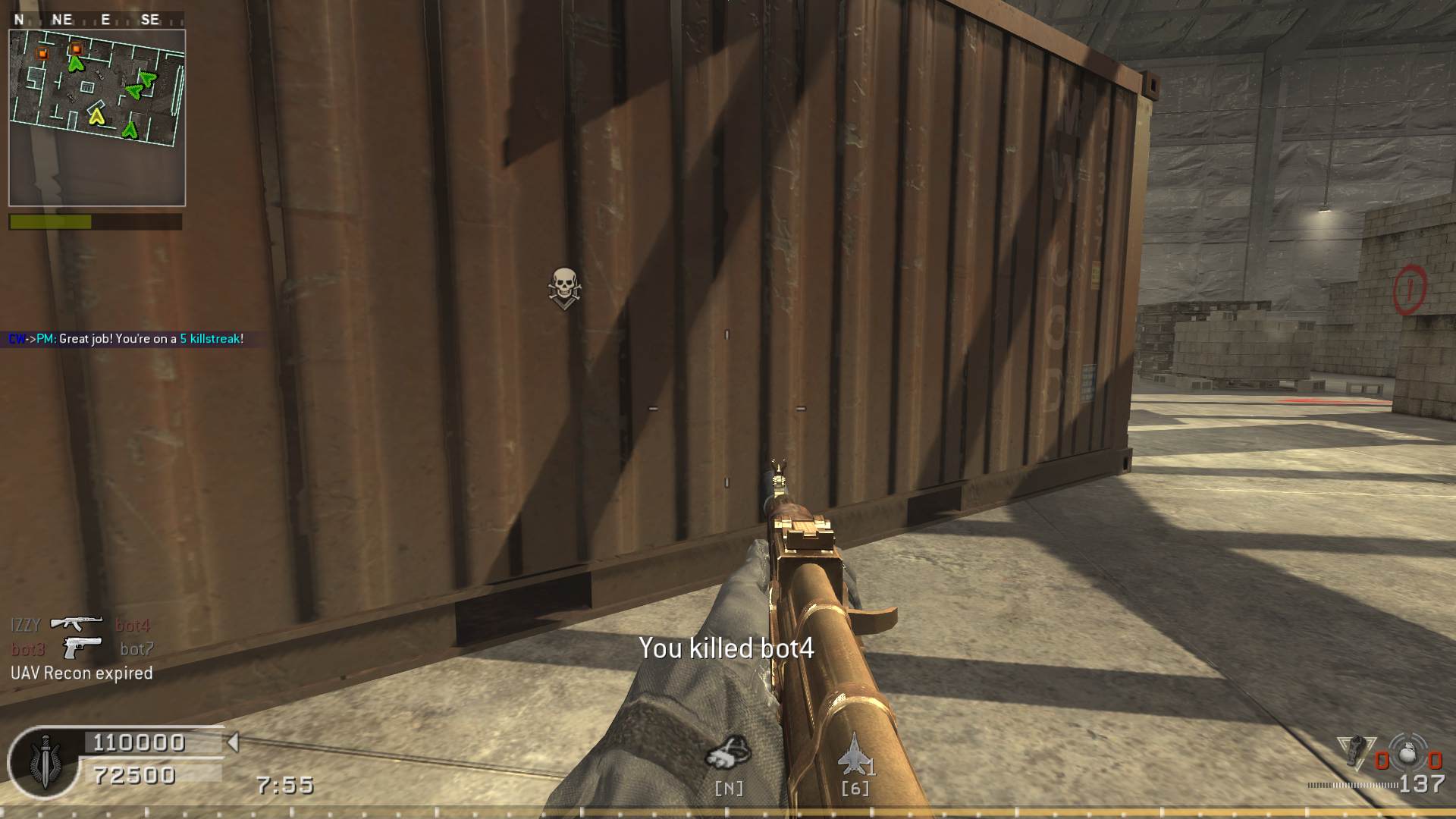Click the minimap in the corner
The height and width of the screenshot is (819, 1456).
pos(97,118)
